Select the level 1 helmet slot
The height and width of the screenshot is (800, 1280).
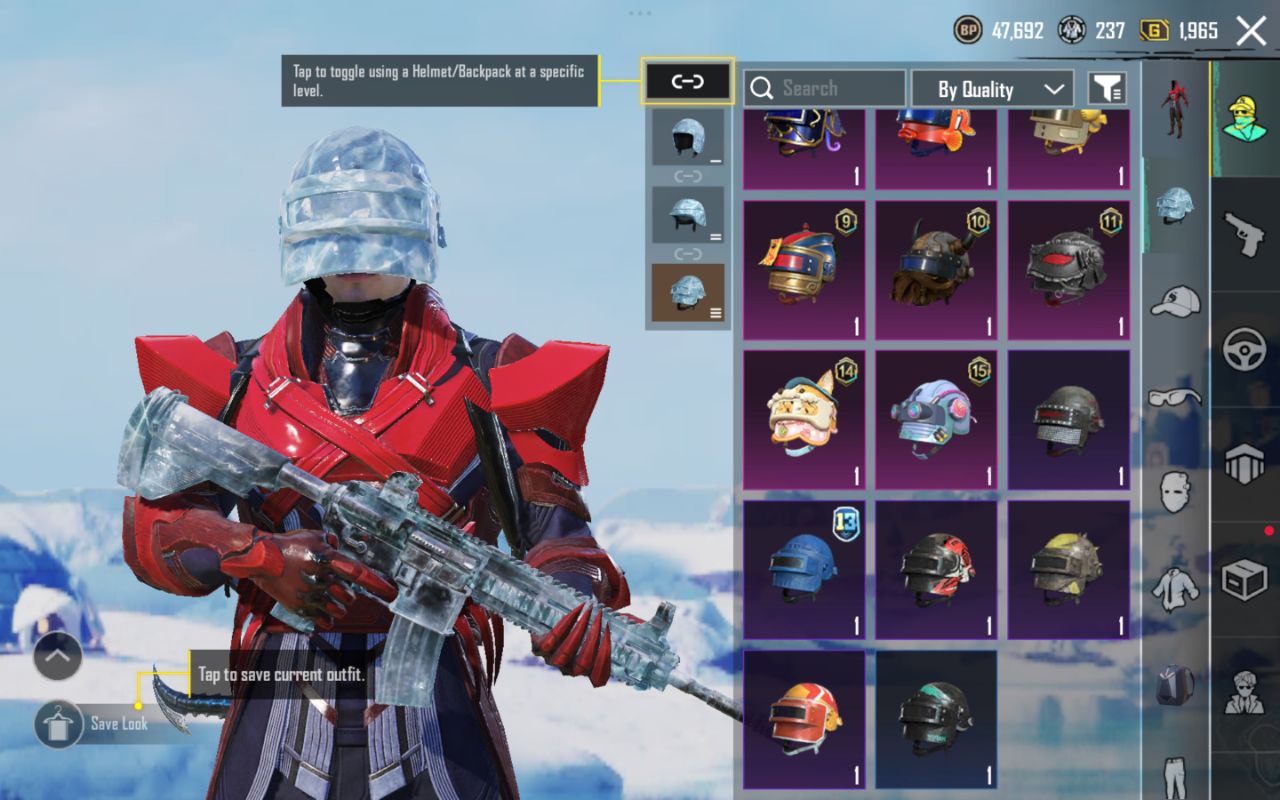pos(688,137)
